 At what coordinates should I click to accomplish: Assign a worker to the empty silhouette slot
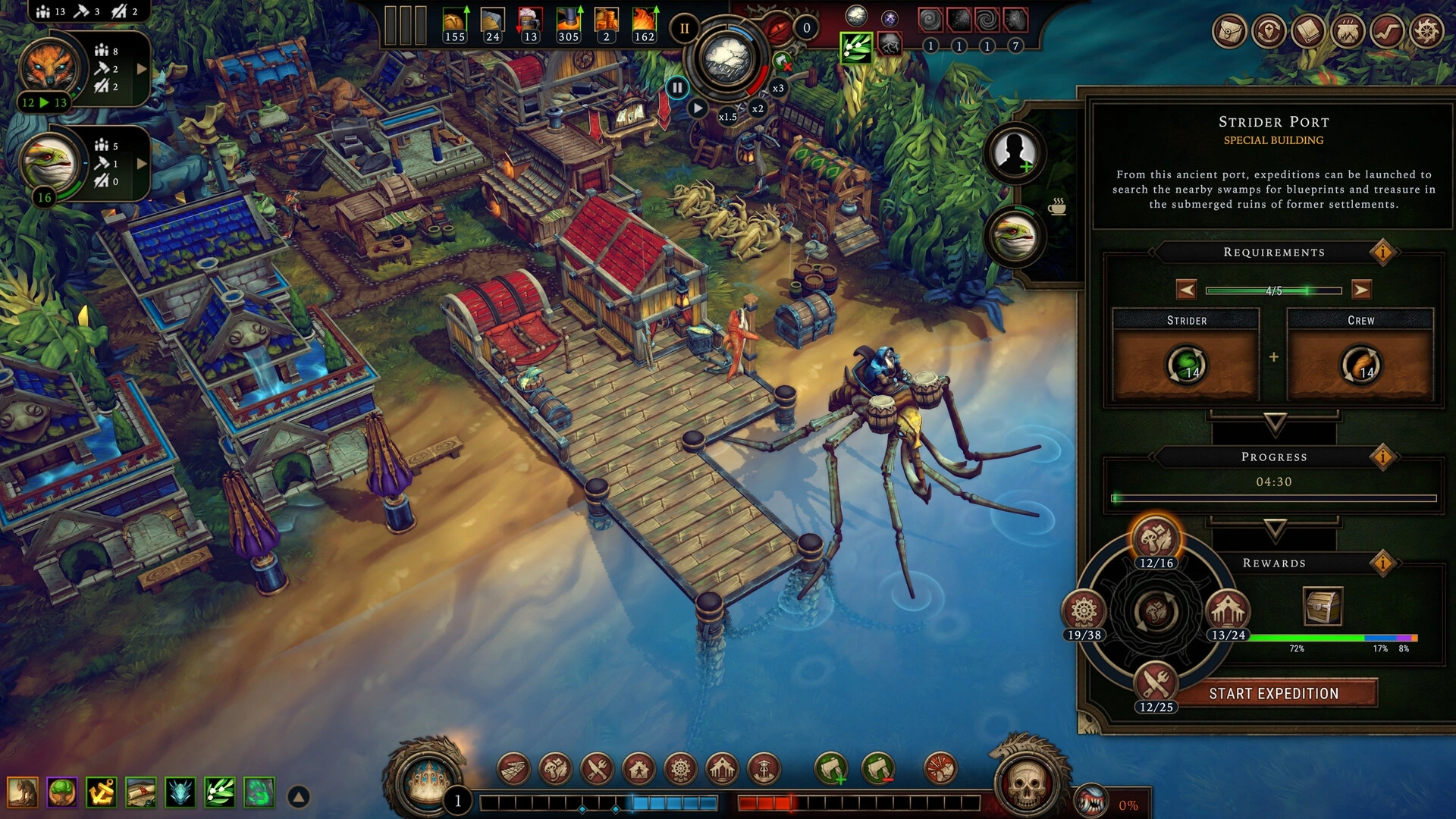(1015, 152)
